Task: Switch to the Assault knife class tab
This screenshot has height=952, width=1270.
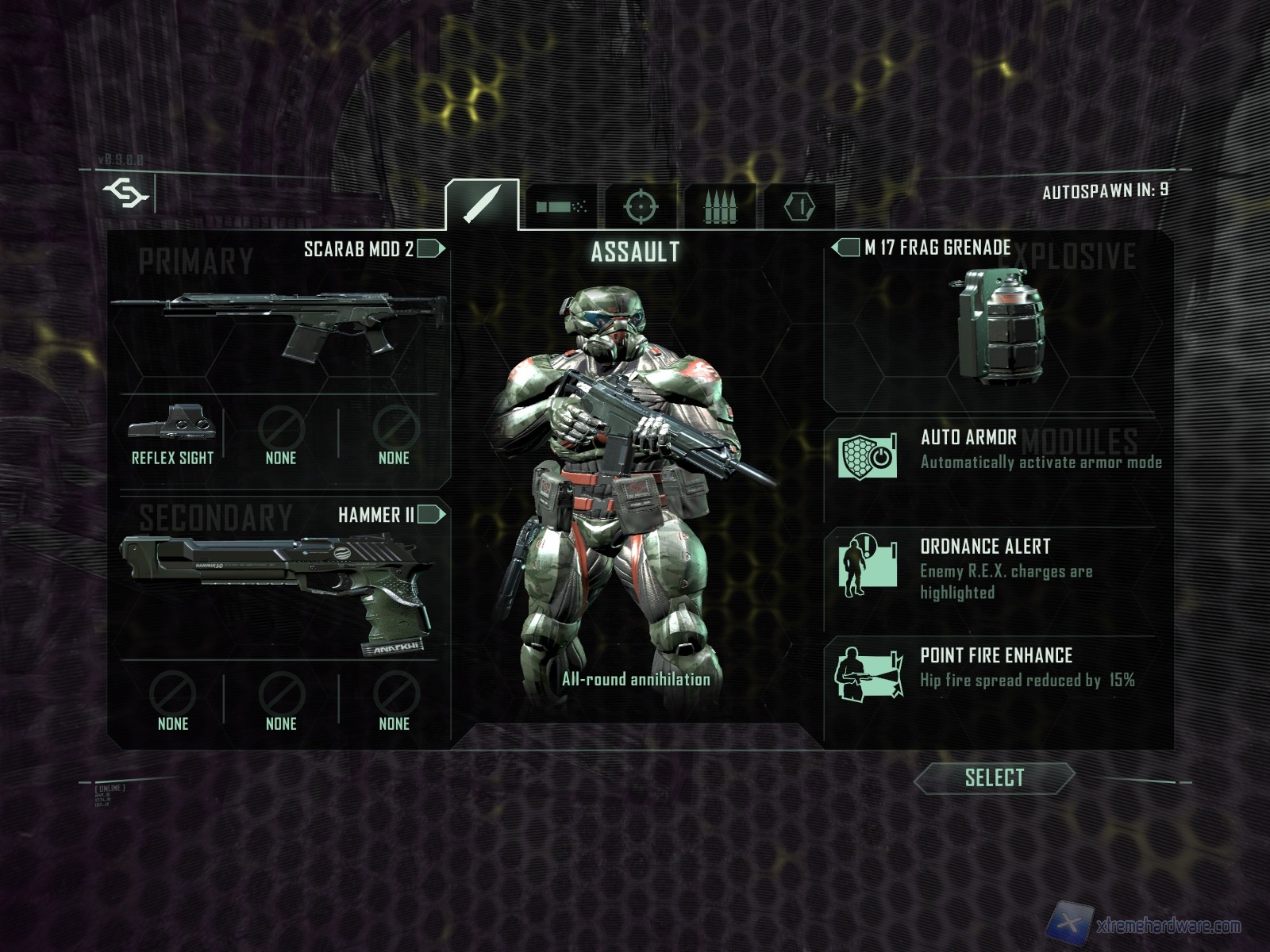Action: point(482,205)
